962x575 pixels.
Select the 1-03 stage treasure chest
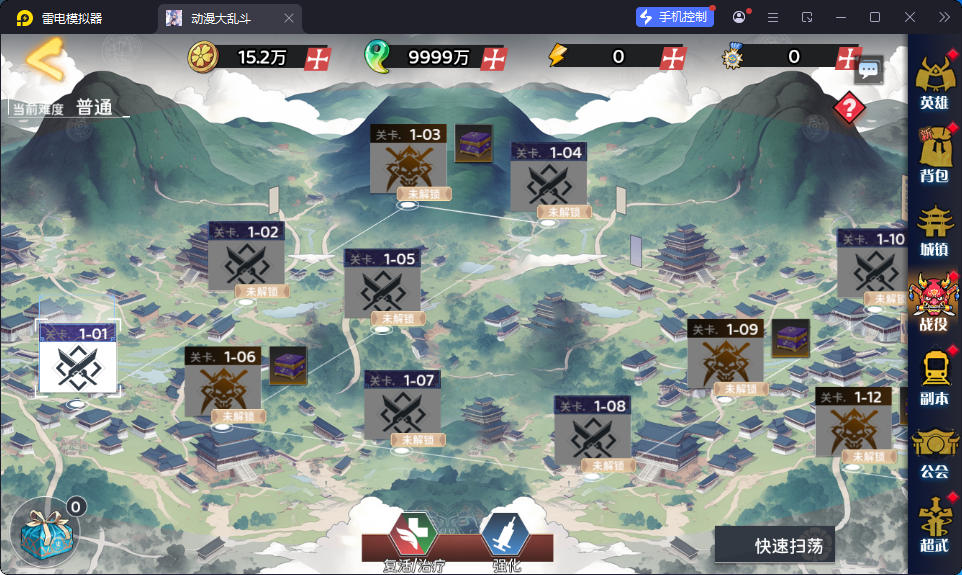pos(473,143)
